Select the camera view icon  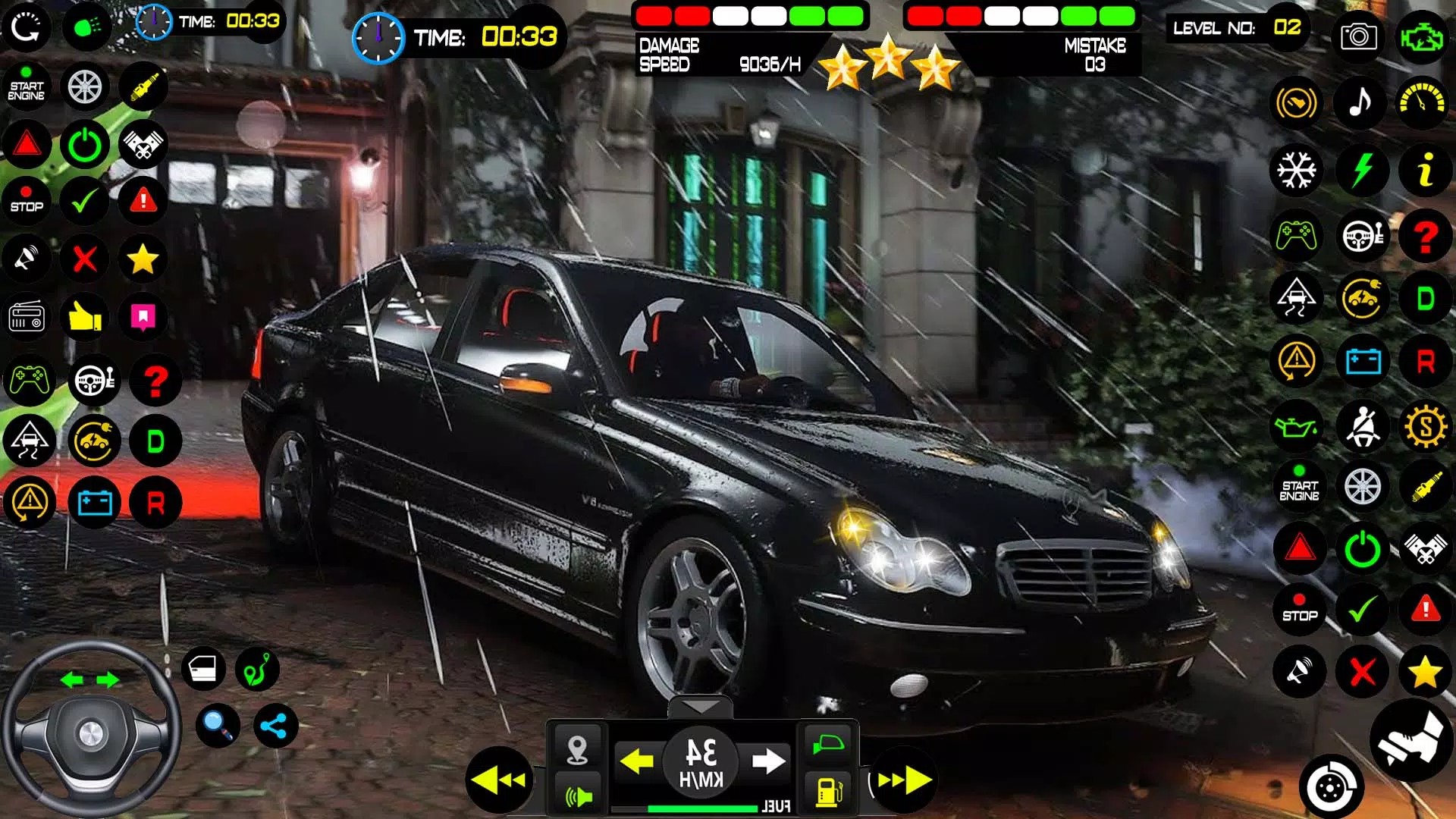[1358, 36]
